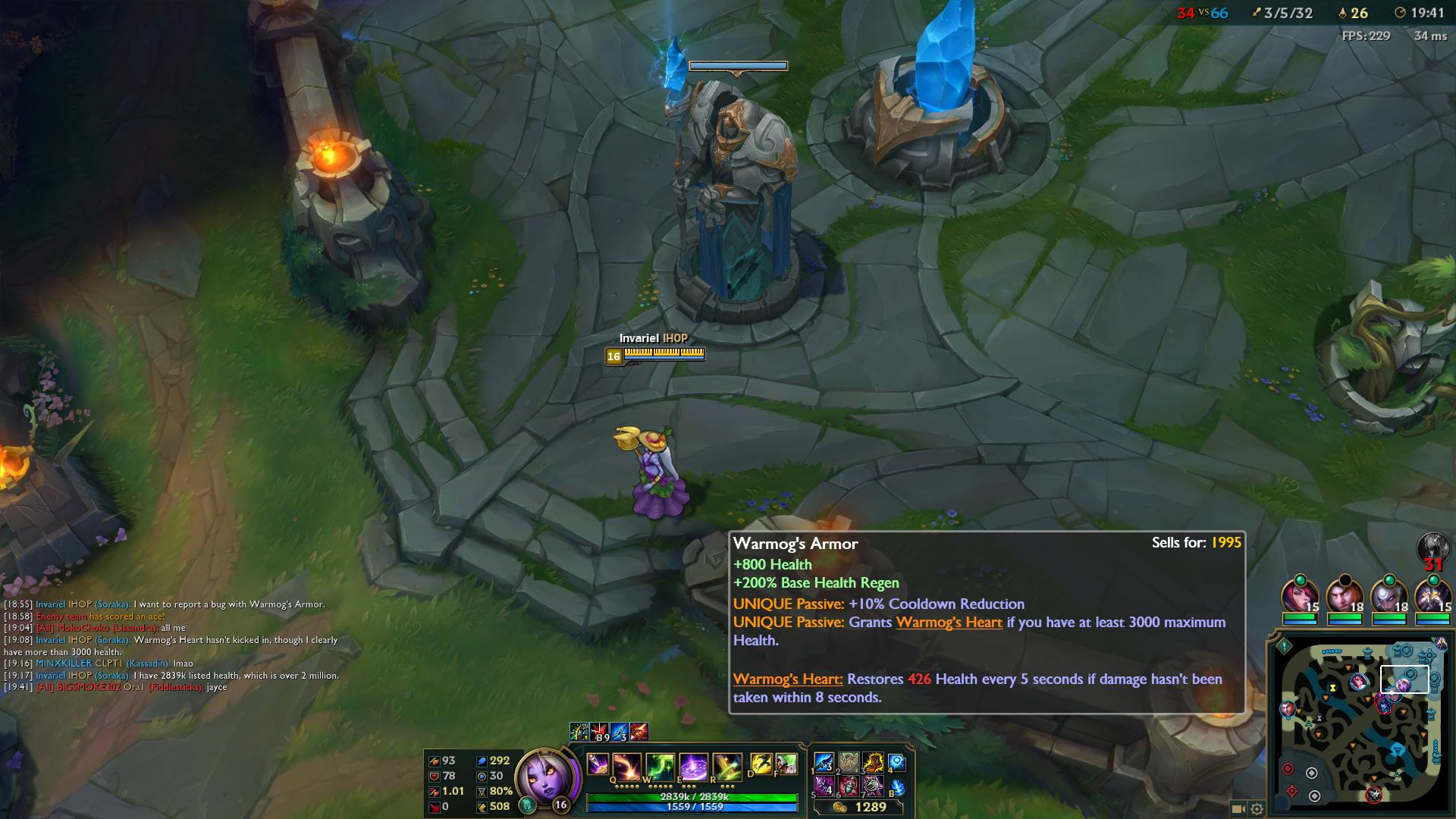Activate the Recall button
This screenshot has width=1456, height=819.
[897, 787]
